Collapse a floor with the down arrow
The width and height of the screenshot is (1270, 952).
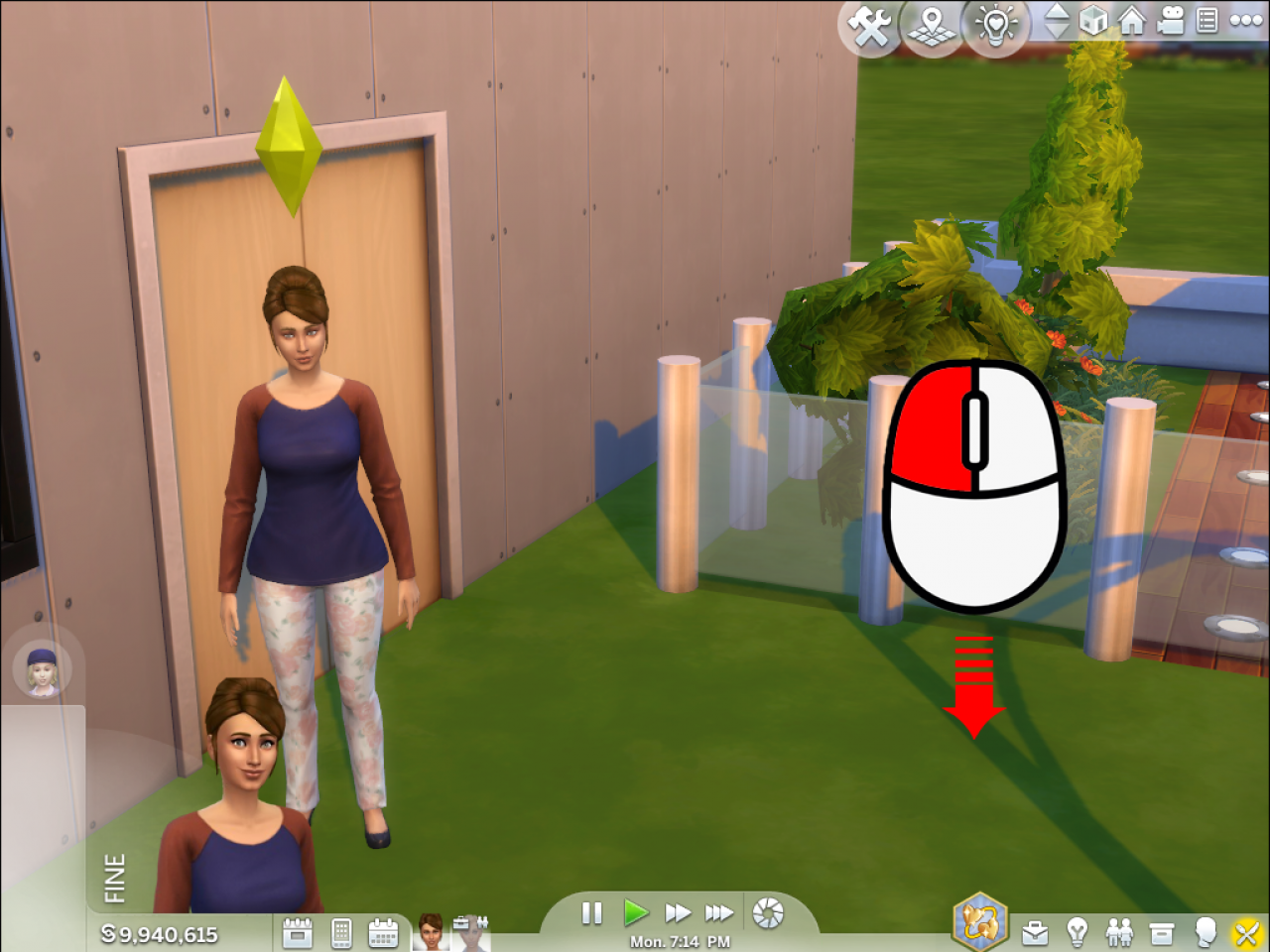click(1058, 31)
